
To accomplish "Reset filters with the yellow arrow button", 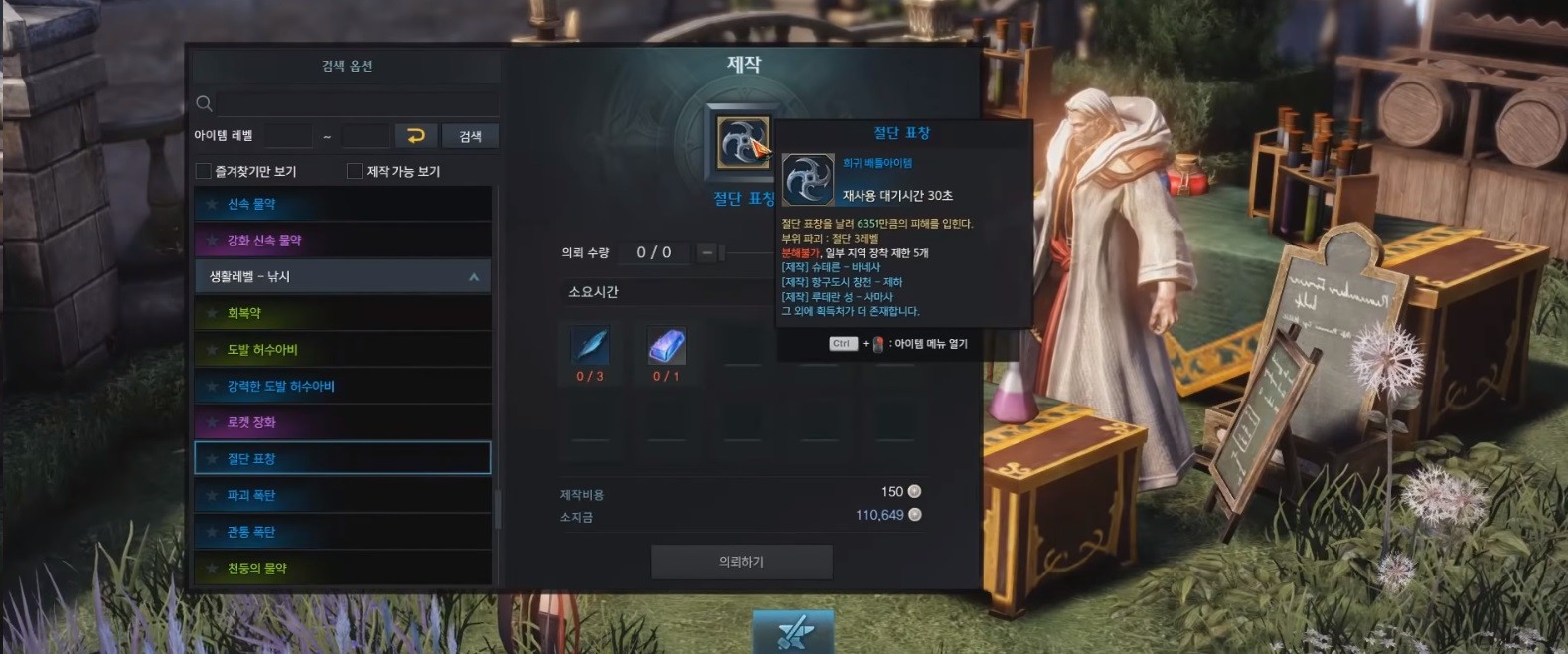I will point(416,136).
